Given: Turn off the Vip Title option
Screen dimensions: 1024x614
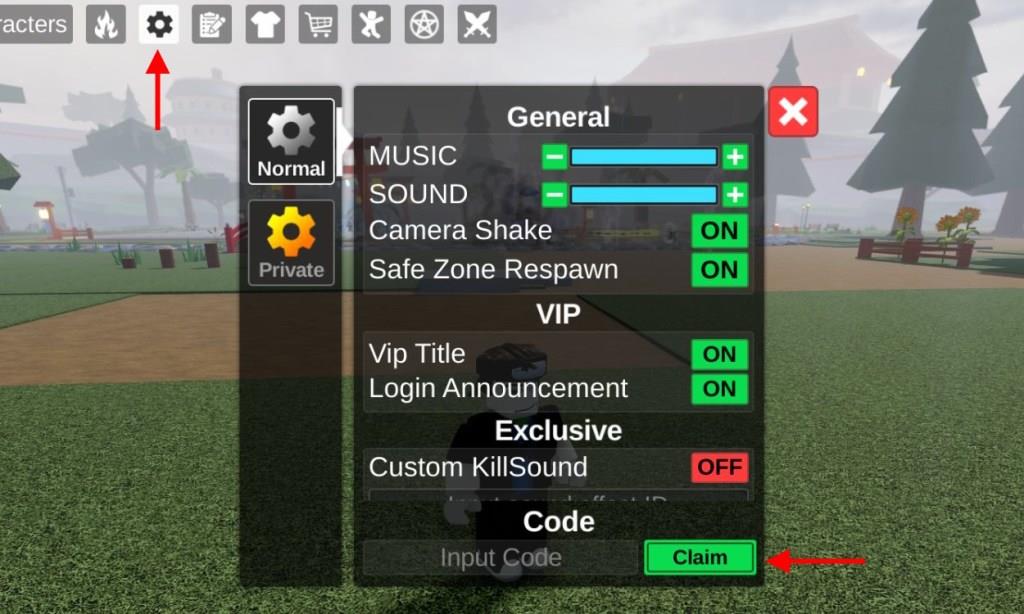Looking at the screenshot, I should [719, 354].
